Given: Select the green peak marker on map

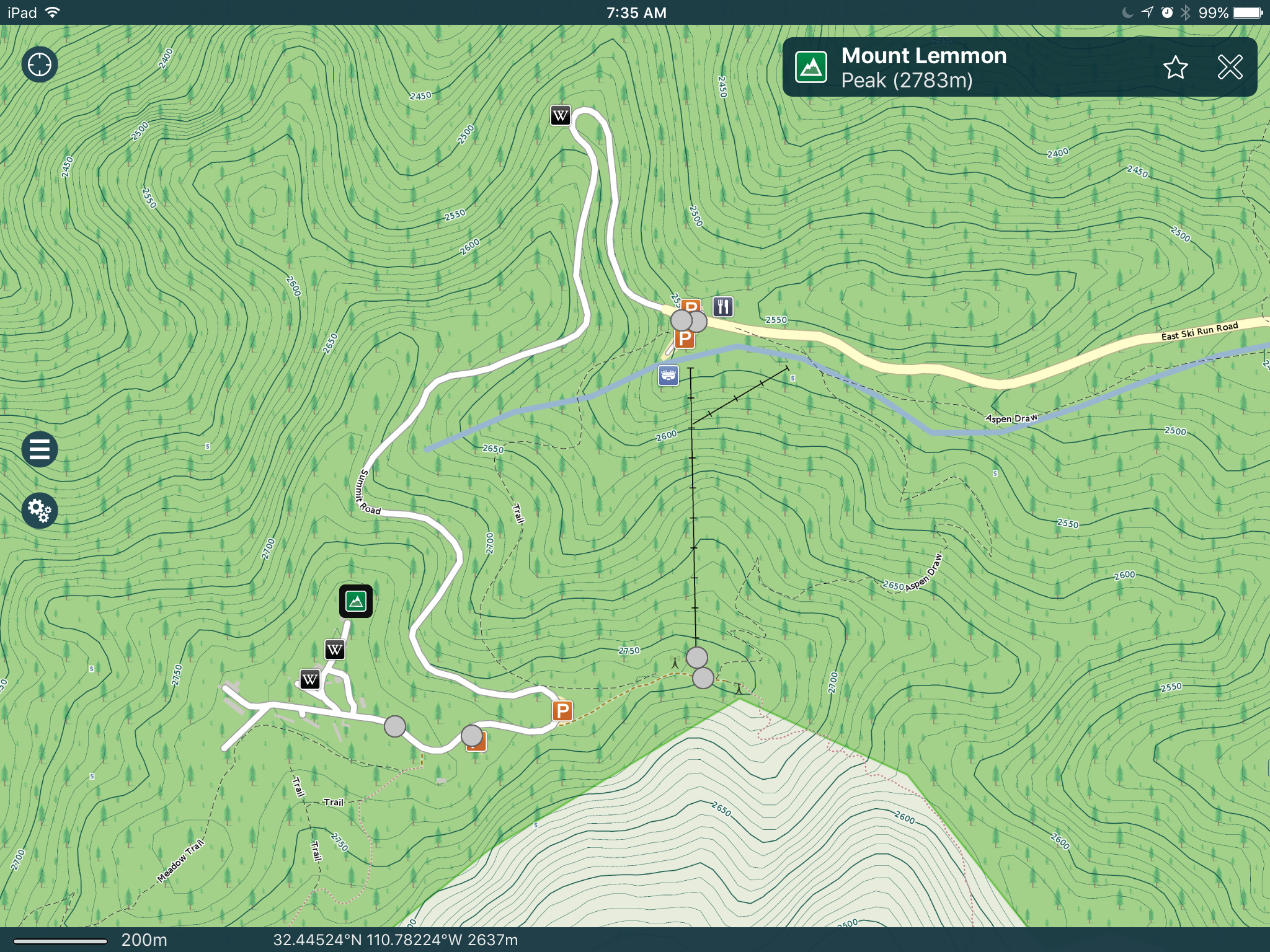Looking at the screenshot, I should (356, 601).
